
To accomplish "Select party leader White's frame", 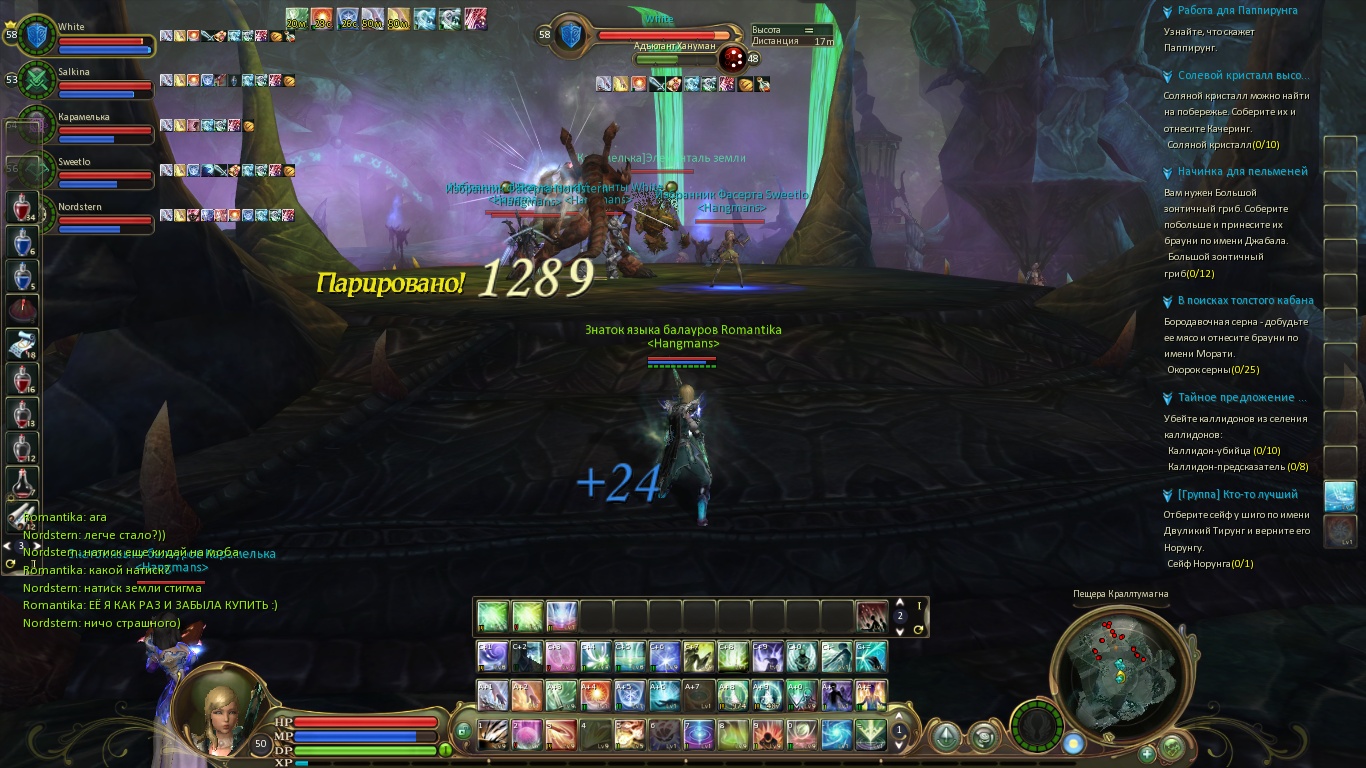I will pyautogui.click(x=100, y=35).
